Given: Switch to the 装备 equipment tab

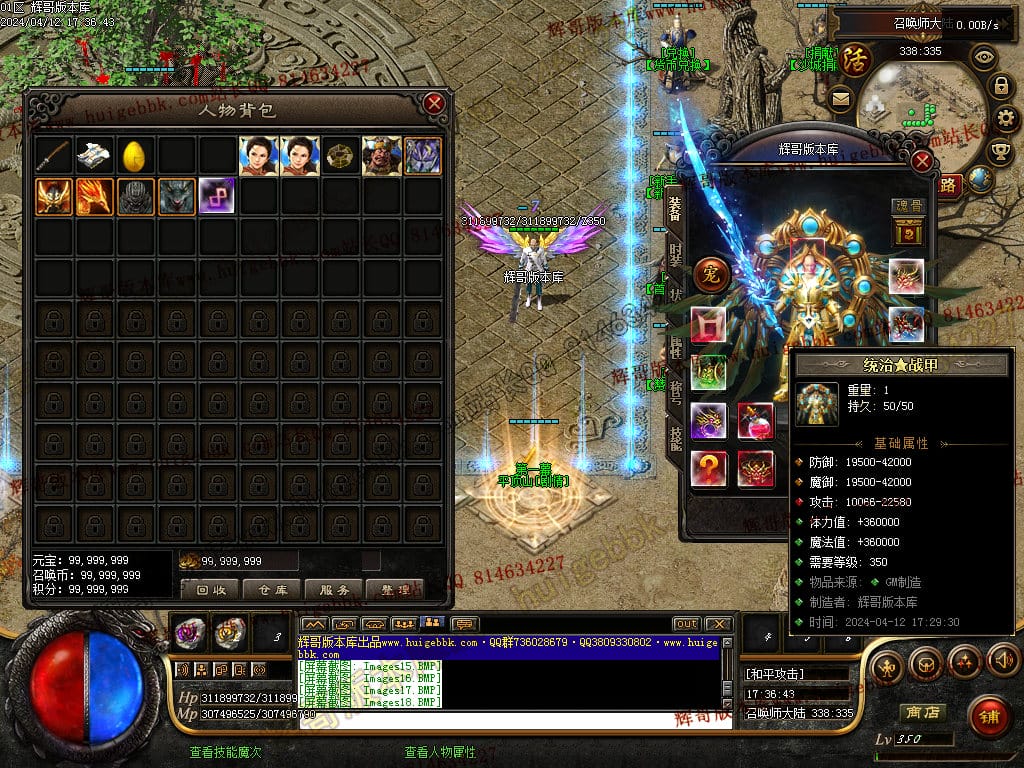Looking at the screenshot, I should [675, 209].
